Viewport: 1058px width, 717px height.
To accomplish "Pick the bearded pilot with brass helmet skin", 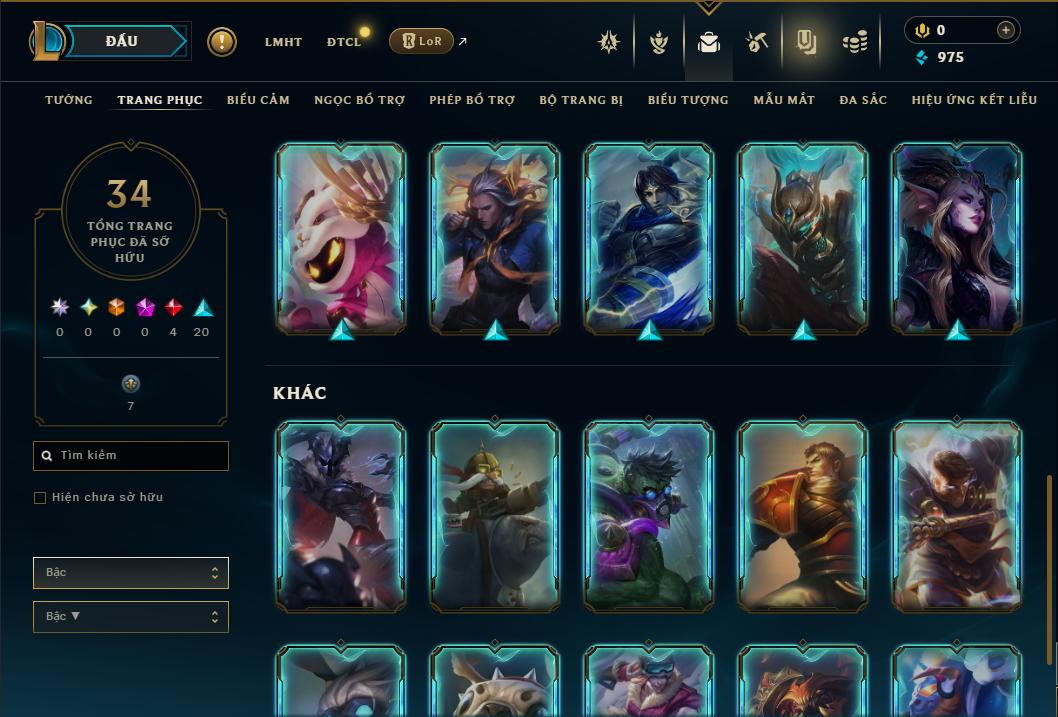I will [x=495, y=514].
